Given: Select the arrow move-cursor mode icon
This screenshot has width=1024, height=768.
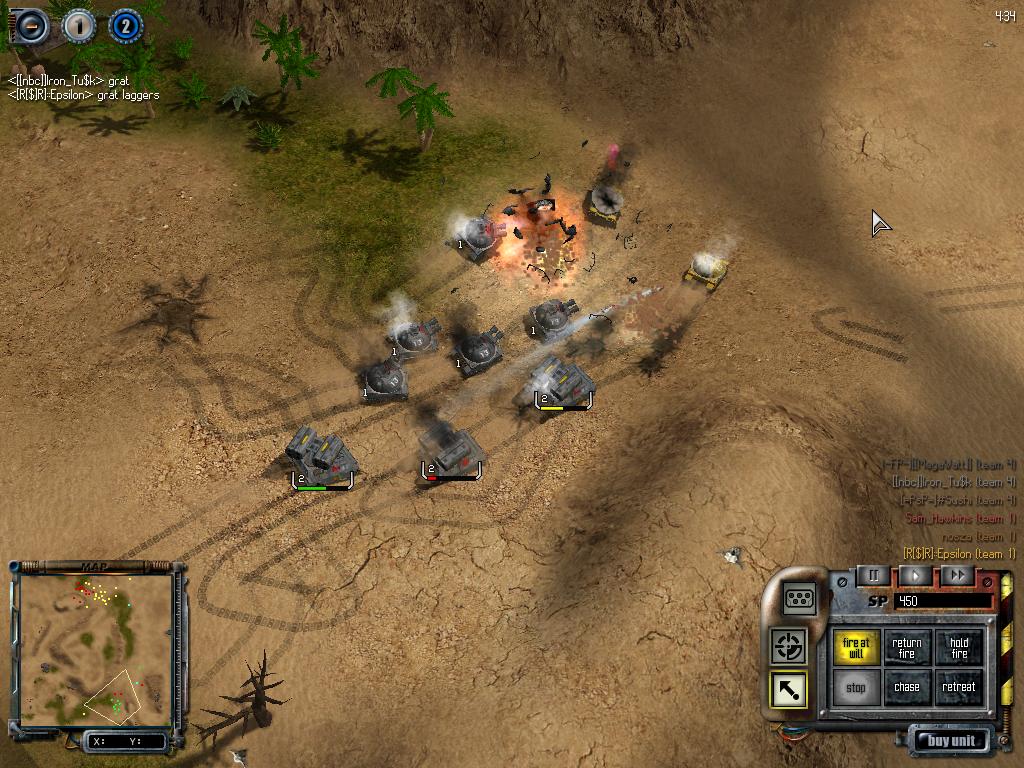Looking at the screenshot, I should click(x=789, y=690).
